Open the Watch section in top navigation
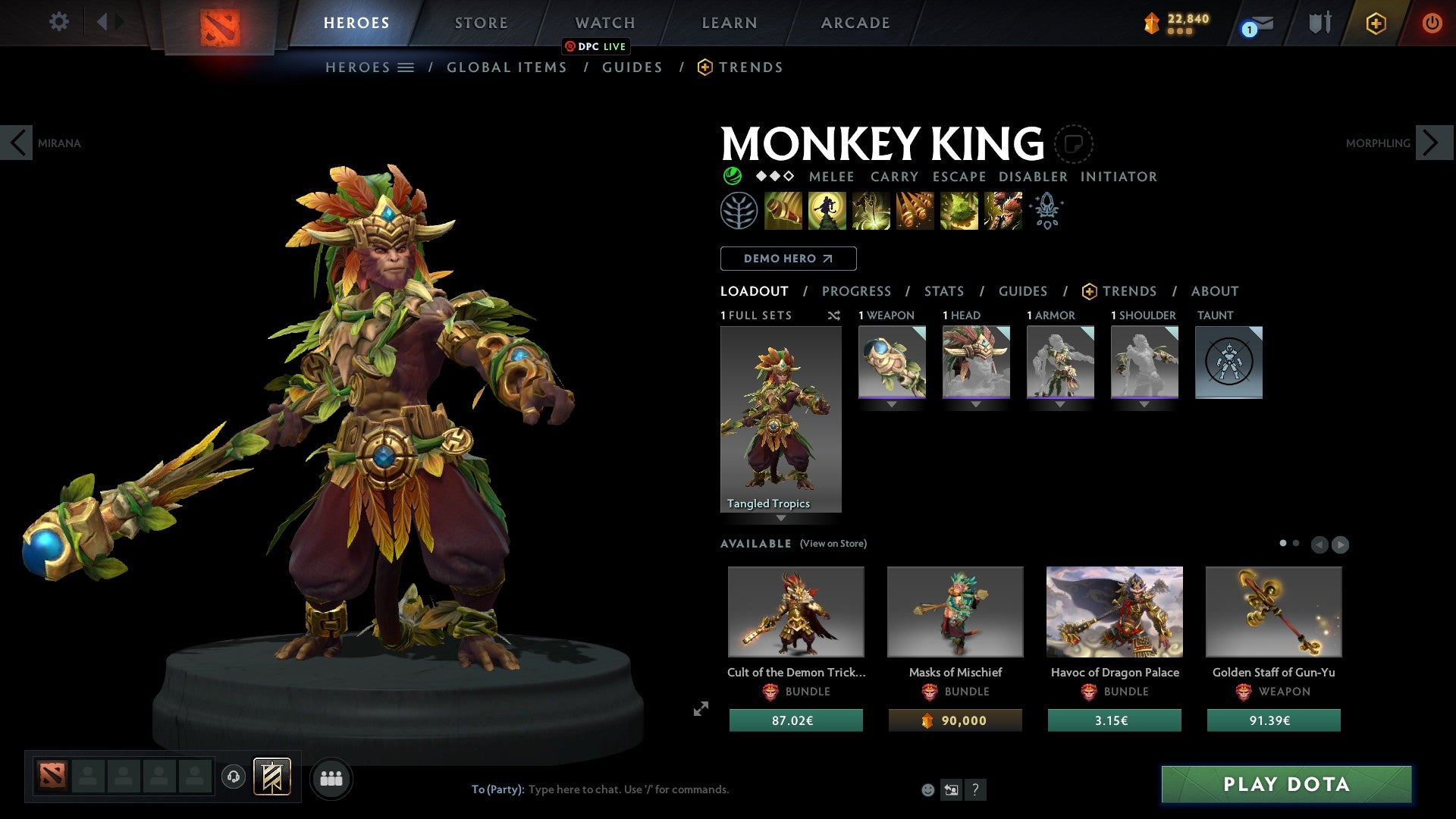Screen dimensions: 1456x819 tap(604, 22)
